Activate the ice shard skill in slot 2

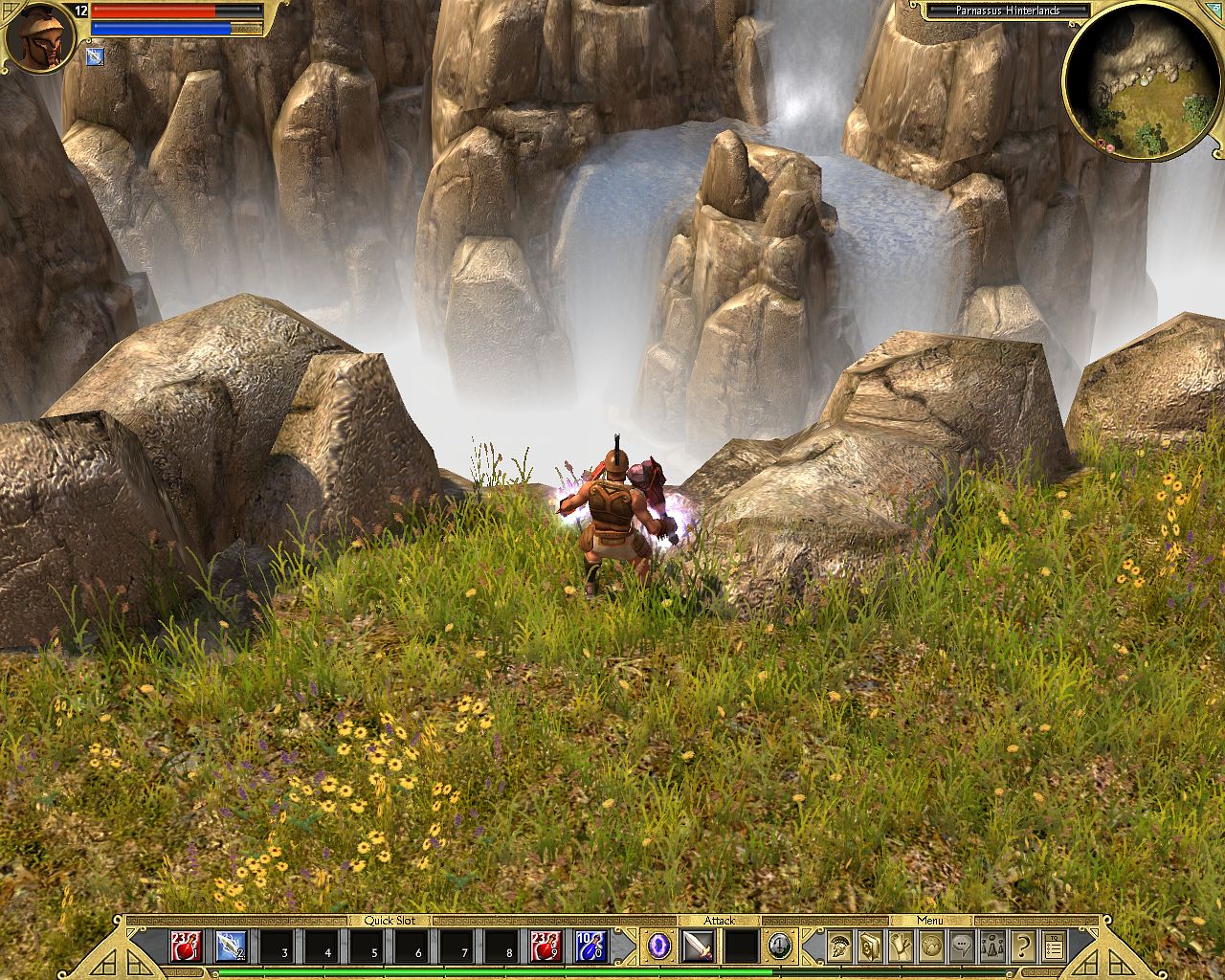pos(231,947)
